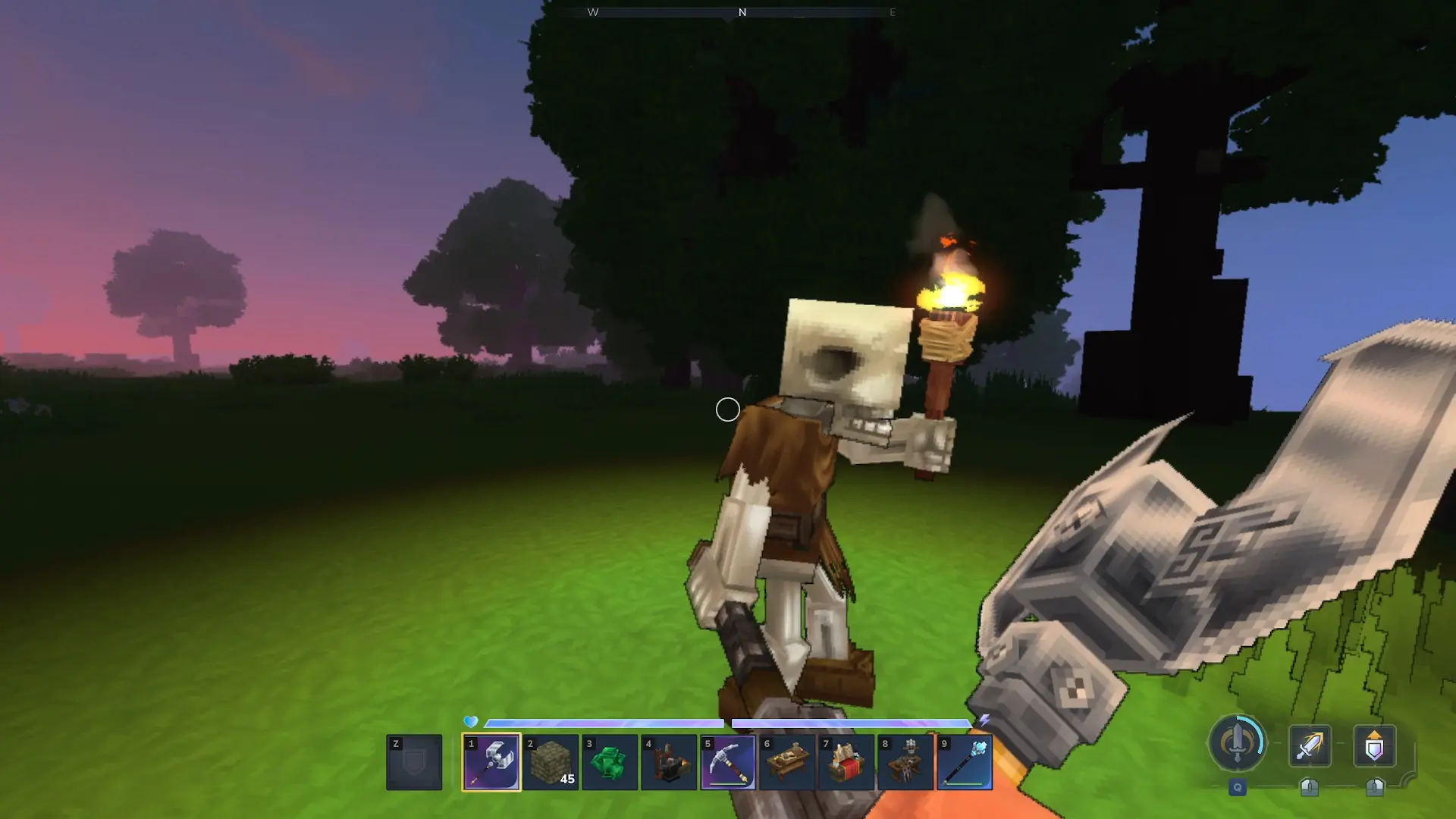The height and width of the screenshot is (819, 1456).
Task: Select the furnace item in slot 4
Action: click(x=669, y=762)
